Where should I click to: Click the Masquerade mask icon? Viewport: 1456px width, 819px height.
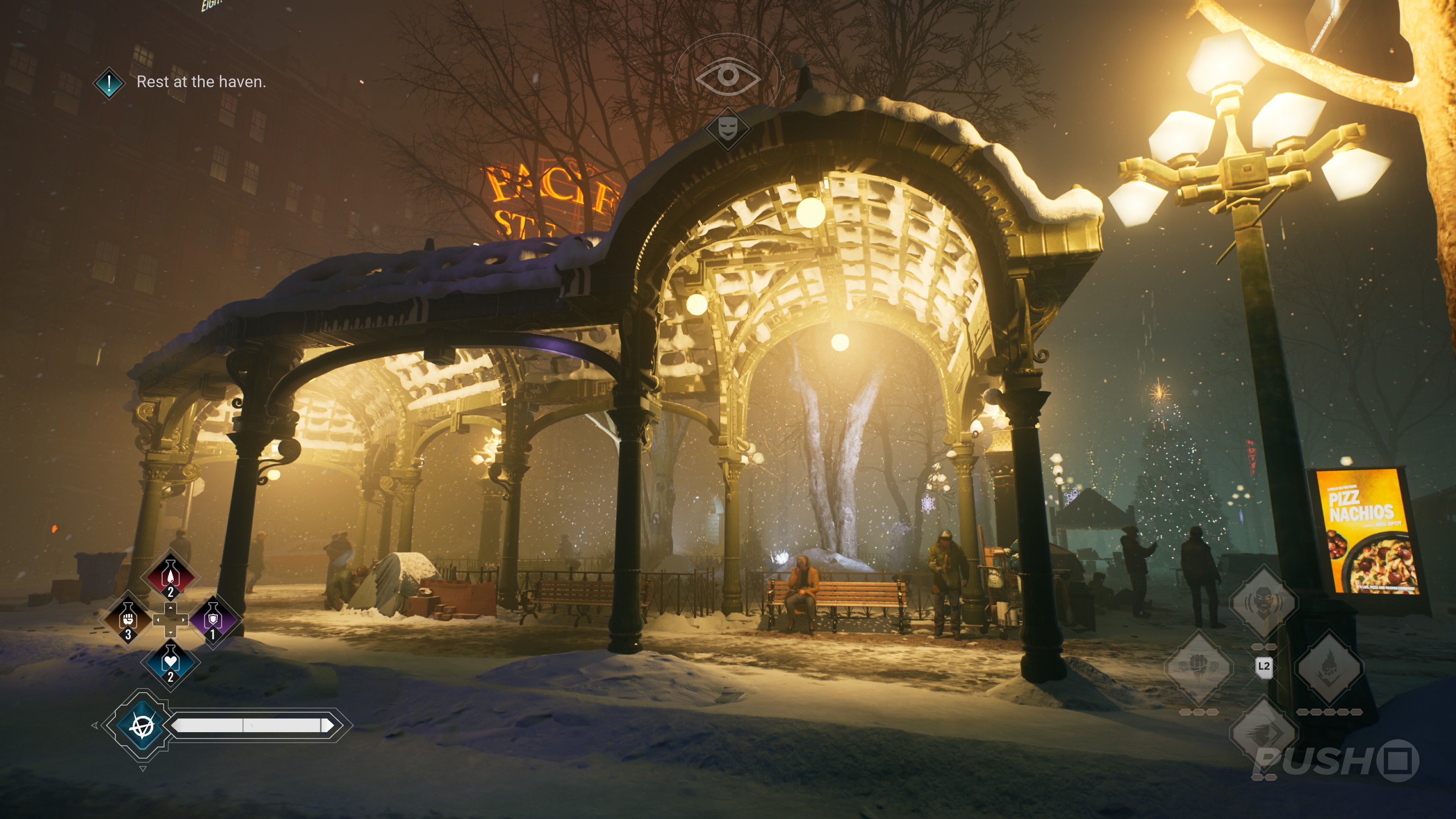click(x=728, y=128)
